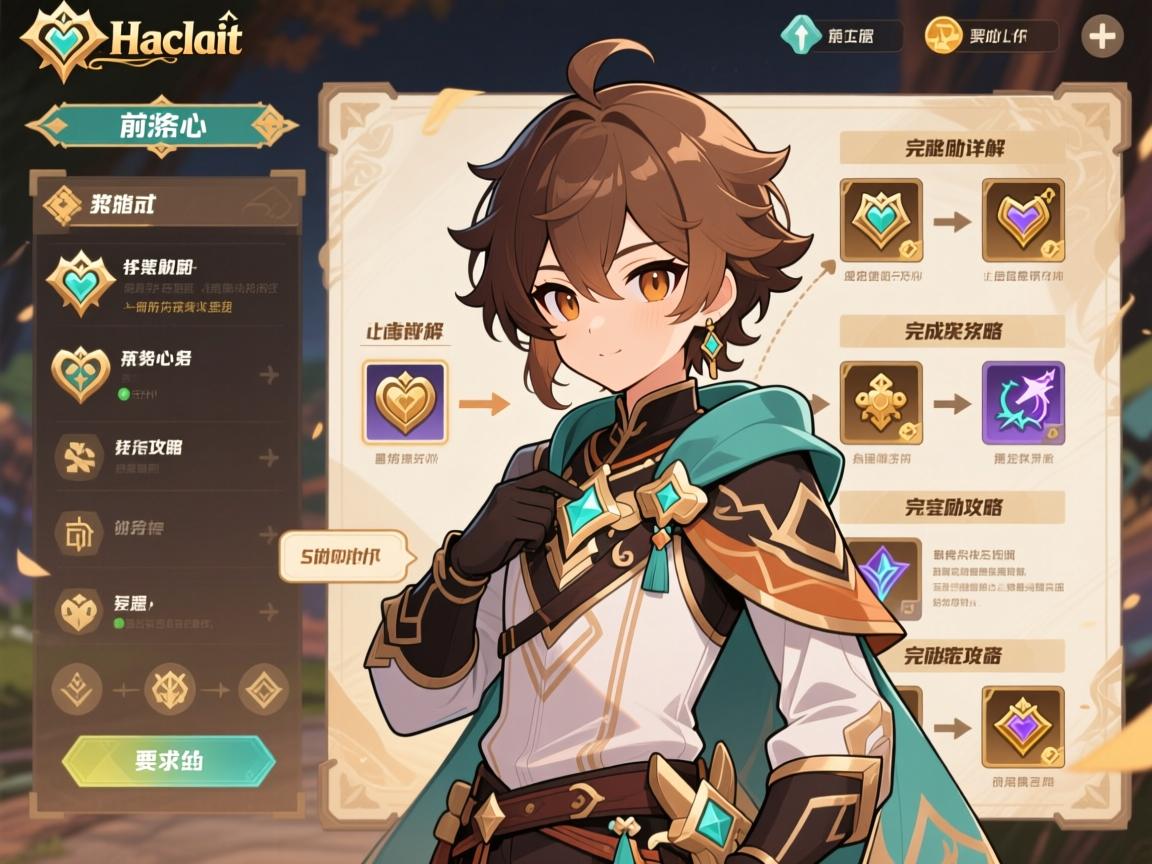The width and height of the screenshot is (1152, 864).
Task: Select the golden ornament tile in the parchment panel
Action: click(x=880, y=403)
